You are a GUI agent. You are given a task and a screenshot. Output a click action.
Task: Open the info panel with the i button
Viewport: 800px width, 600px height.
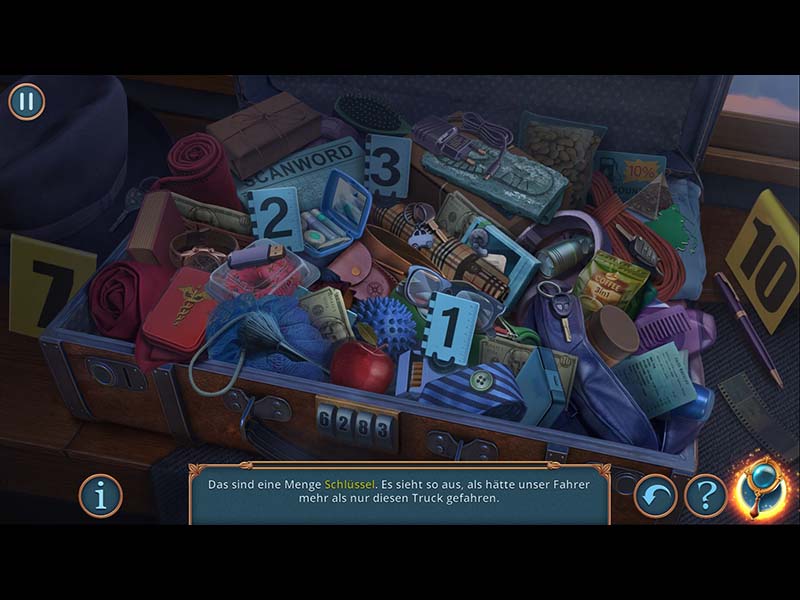[x=101, y=495]
